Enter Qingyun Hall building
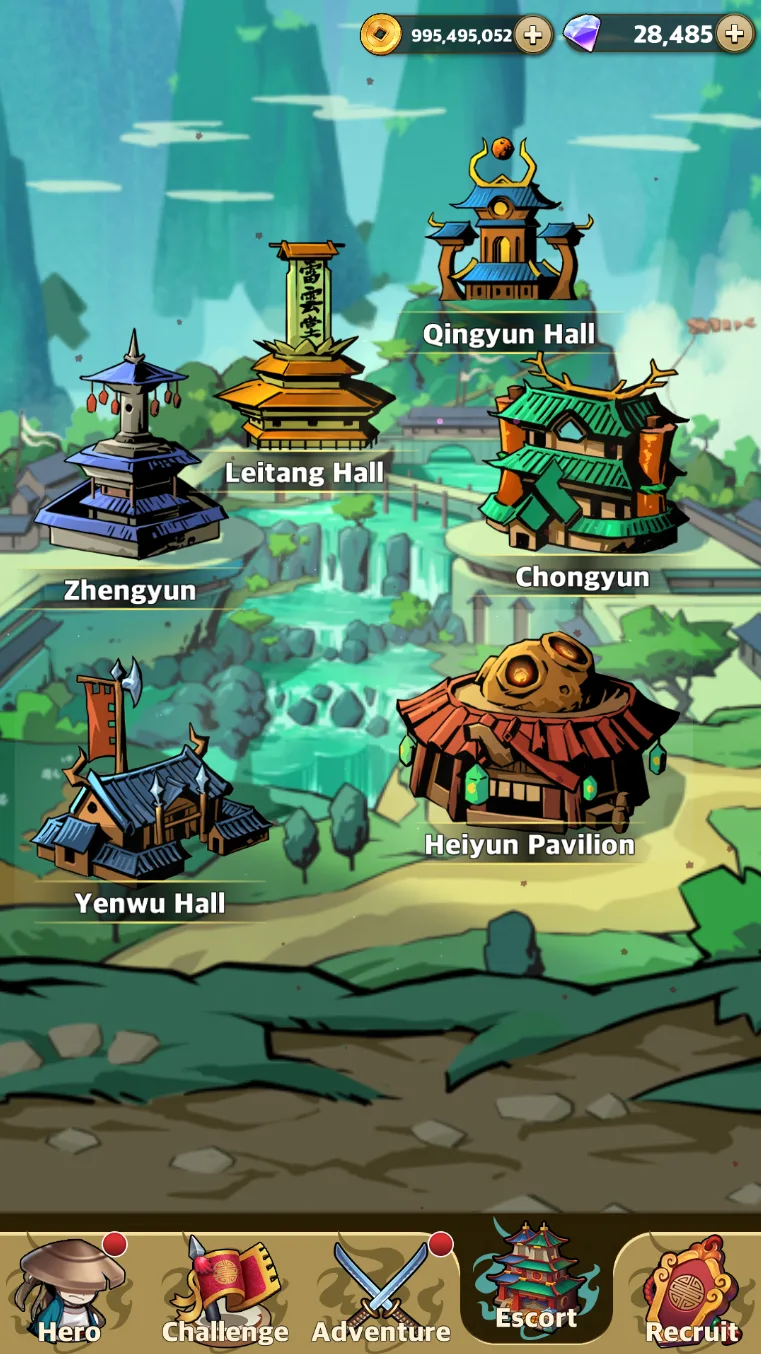Viewport: 761px width, 1354px height. 508,230
